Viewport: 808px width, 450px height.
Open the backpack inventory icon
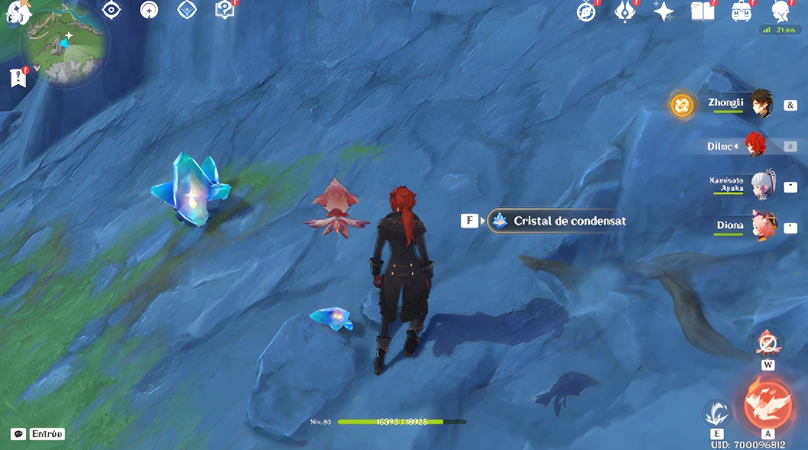click(x=741, y=11)
